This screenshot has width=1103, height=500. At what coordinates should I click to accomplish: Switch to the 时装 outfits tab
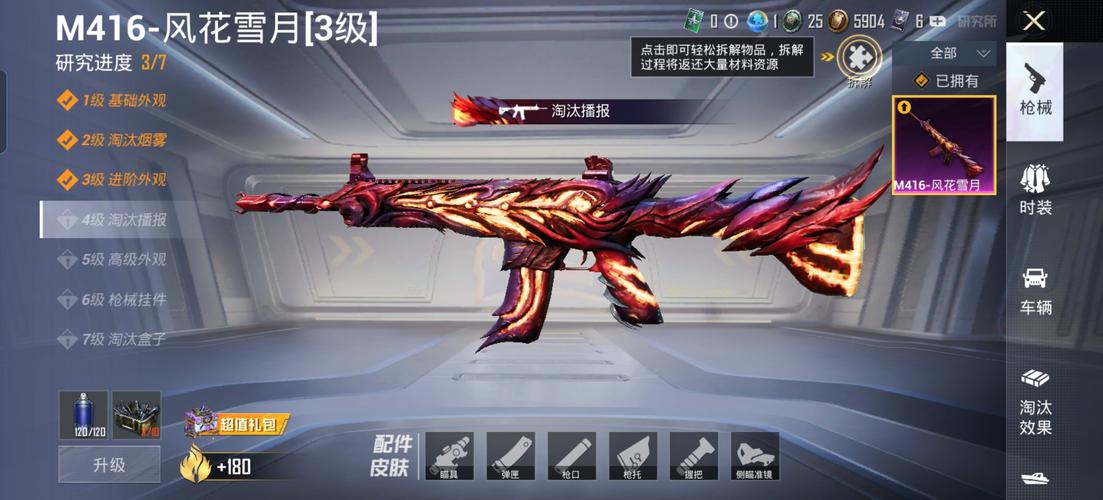[1034, 190]
